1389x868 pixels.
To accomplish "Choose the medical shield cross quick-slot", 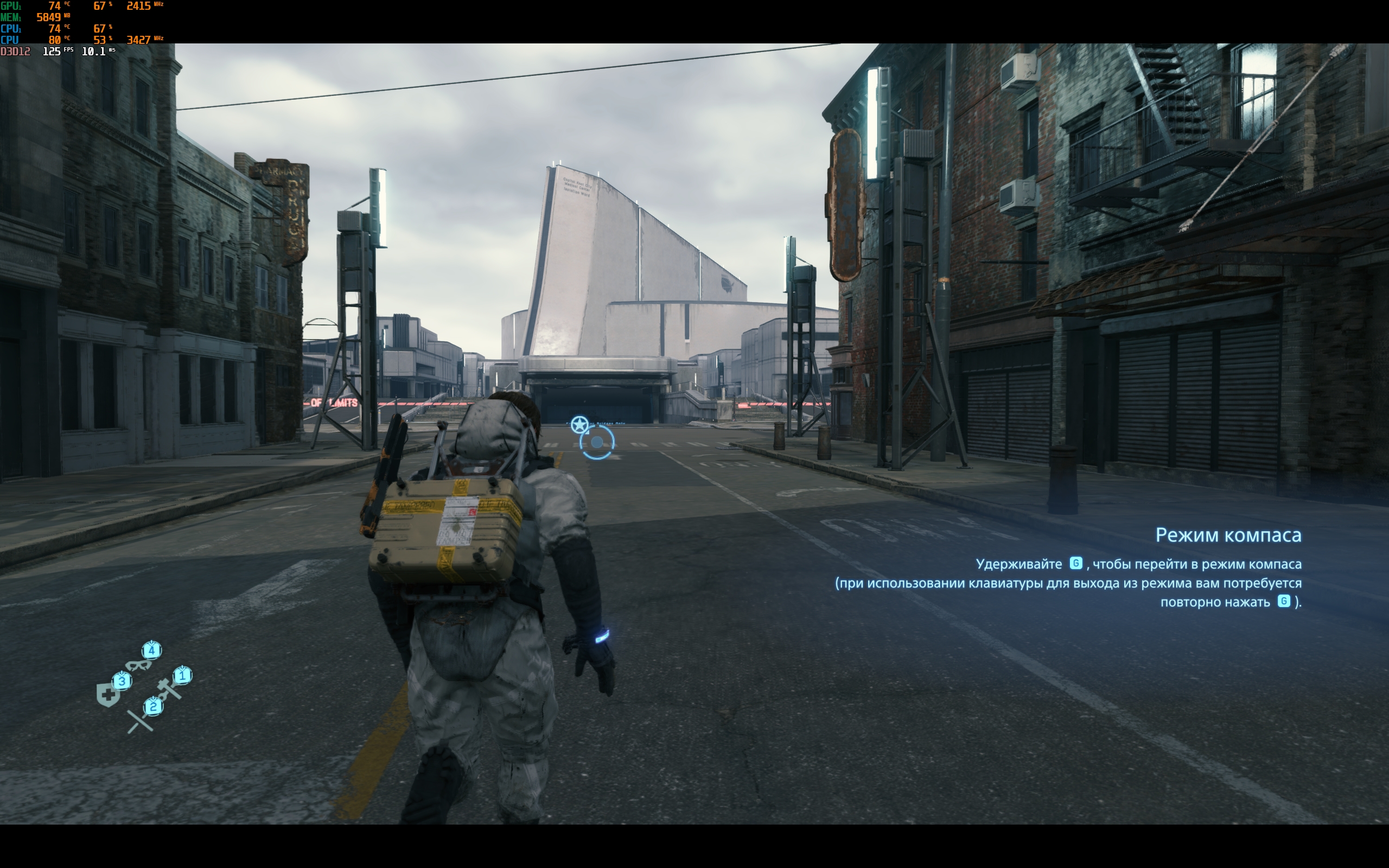I will click(x=108, y=695).
